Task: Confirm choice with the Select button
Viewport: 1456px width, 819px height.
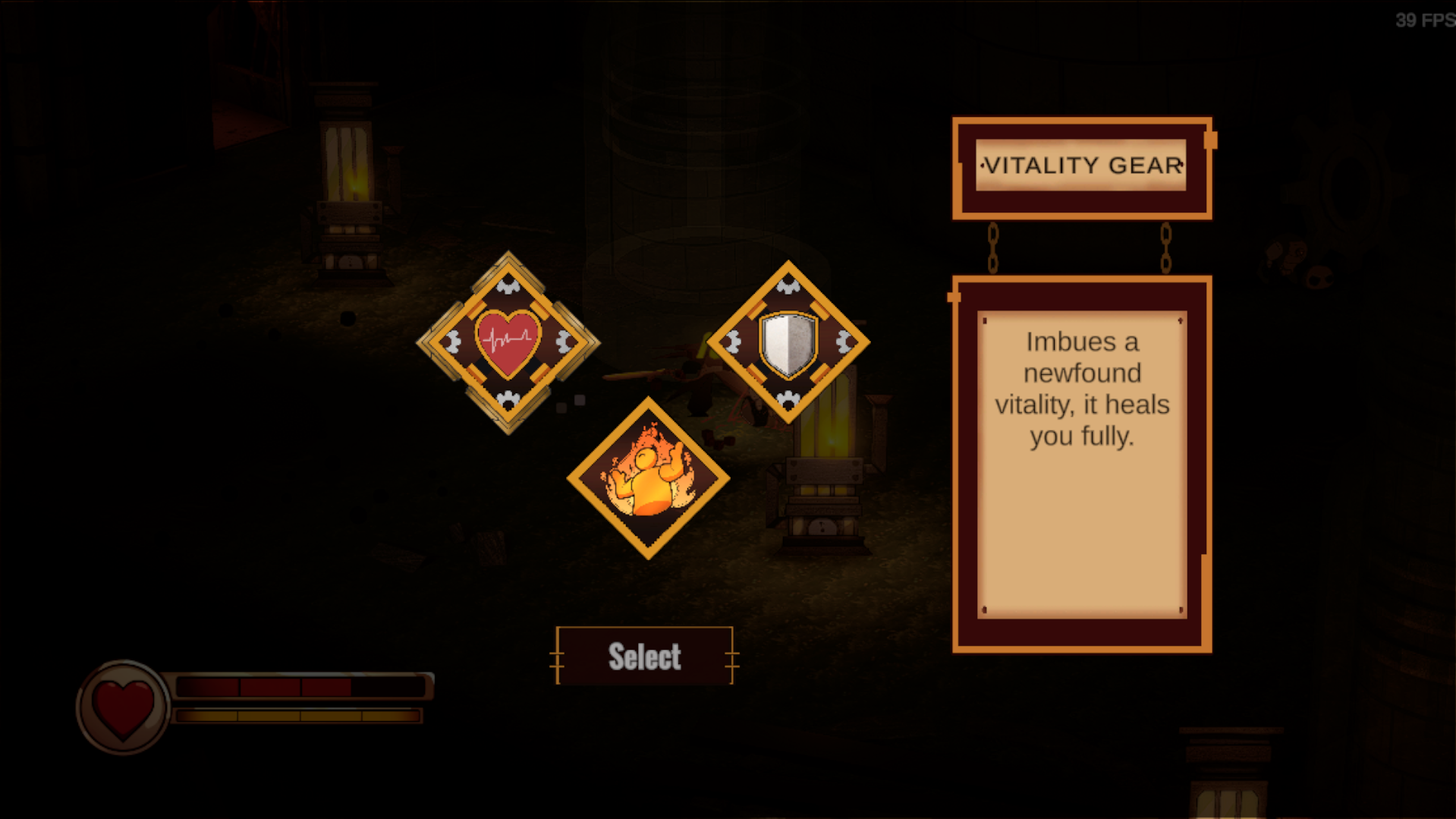Action: point(644,656)
